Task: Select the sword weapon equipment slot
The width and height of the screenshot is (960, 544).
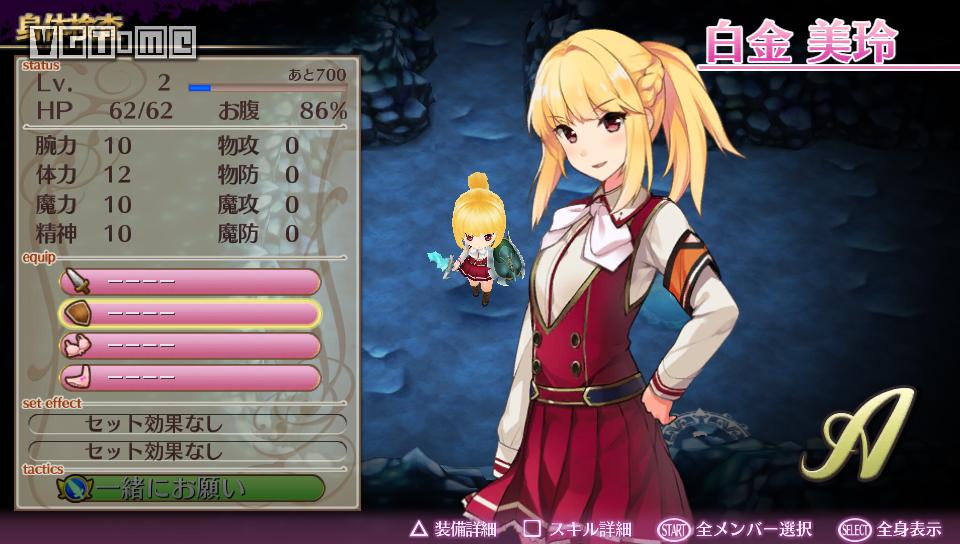Action: coord(190,282)
